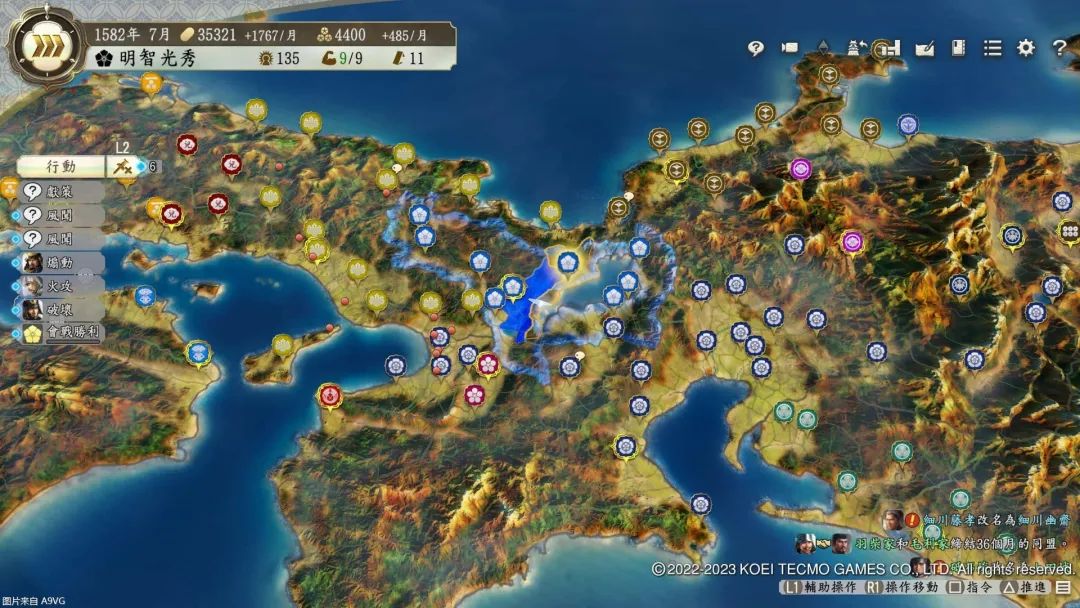Open help with the plain question mark
1080x608 pixels.
(x=1059, y=48)
